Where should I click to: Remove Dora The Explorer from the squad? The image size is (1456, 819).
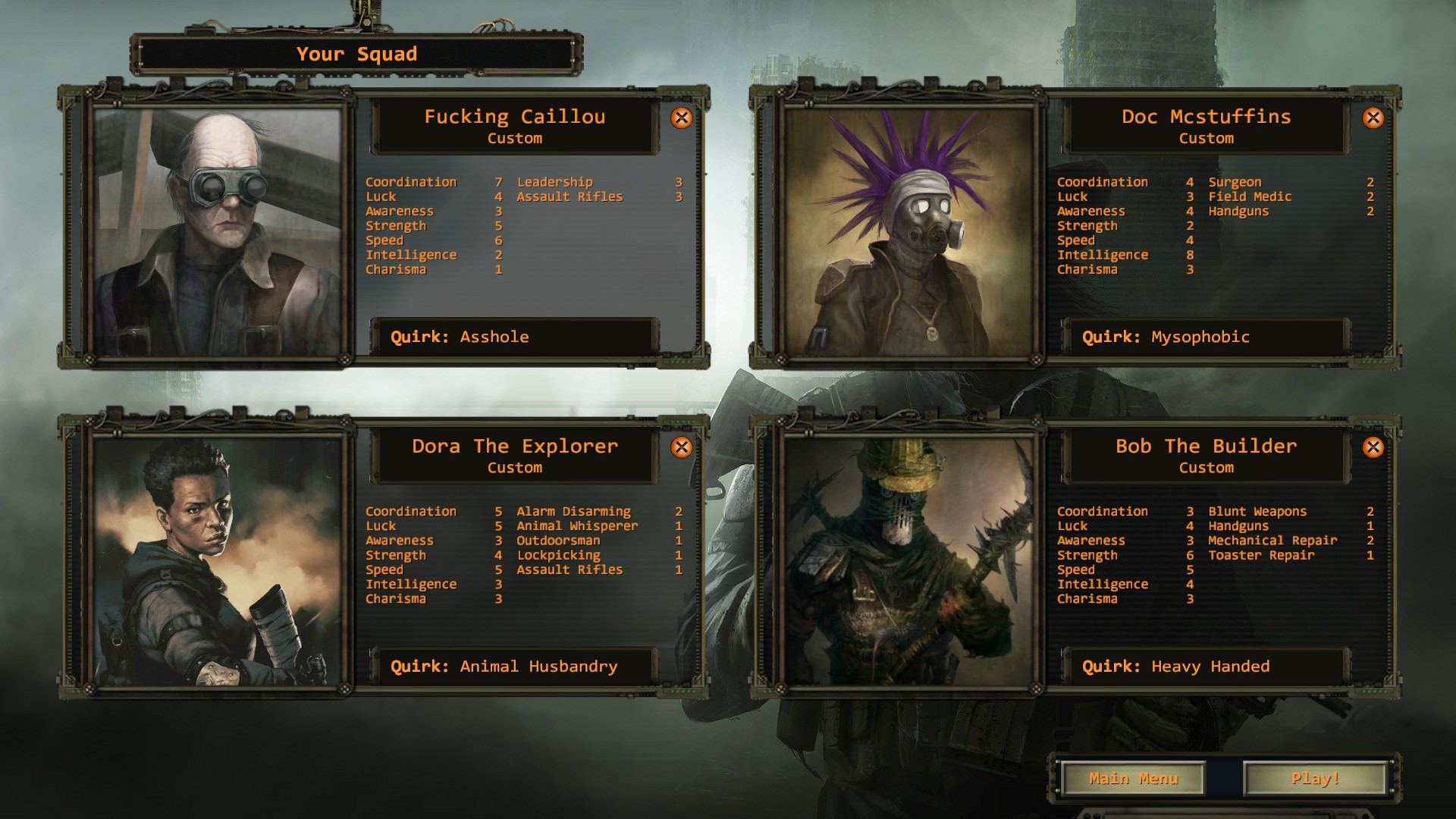click(682, 447)
